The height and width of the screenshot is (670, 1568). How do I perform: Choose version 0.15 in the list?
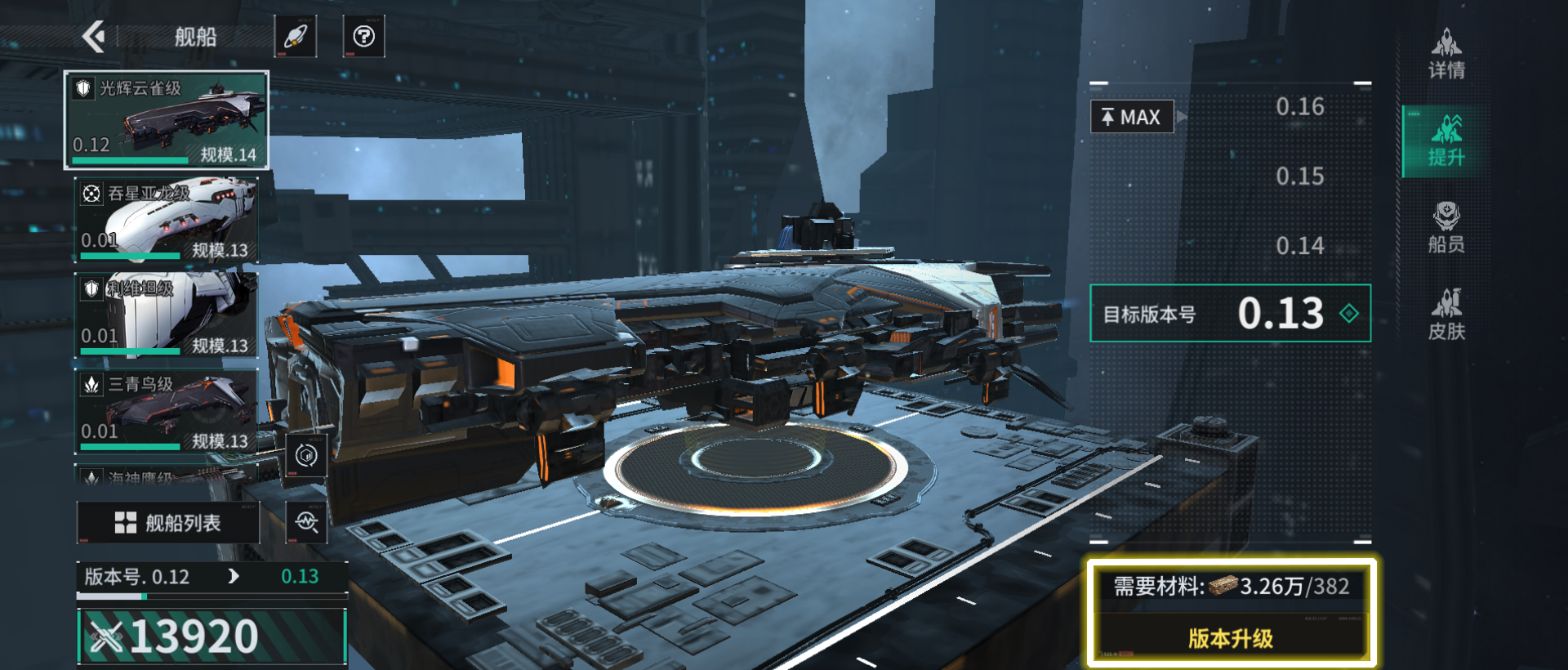click(x=1299, y=176)
